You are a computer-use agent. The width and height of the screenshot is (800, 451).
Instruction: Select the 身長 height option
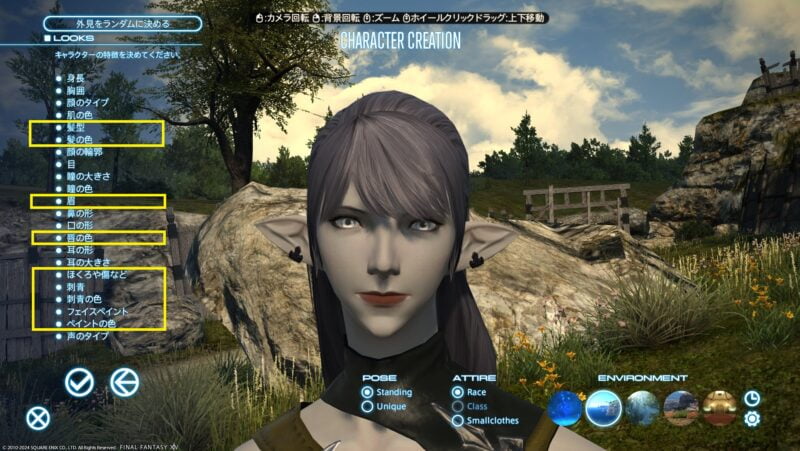75,77
